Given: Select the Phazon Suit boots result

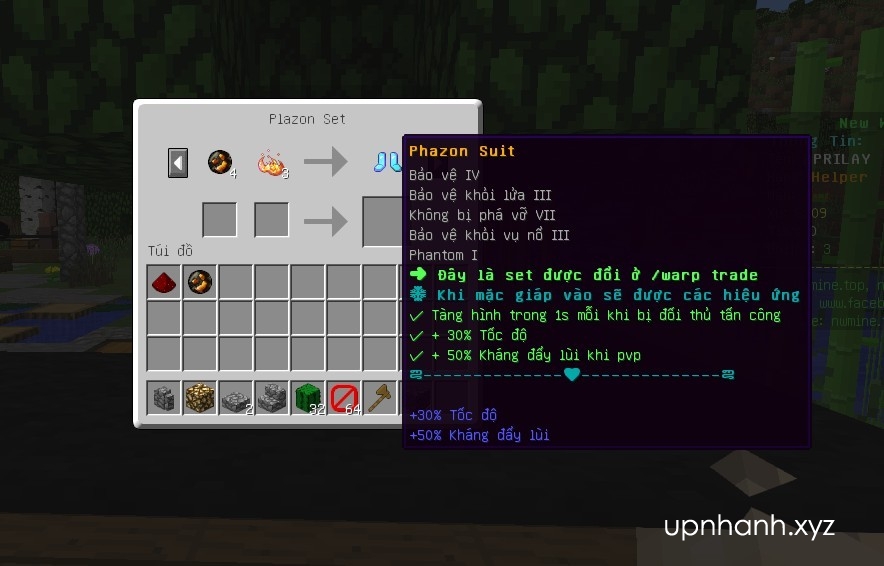Looking at the screenshot, I should (x=388, y=162).
